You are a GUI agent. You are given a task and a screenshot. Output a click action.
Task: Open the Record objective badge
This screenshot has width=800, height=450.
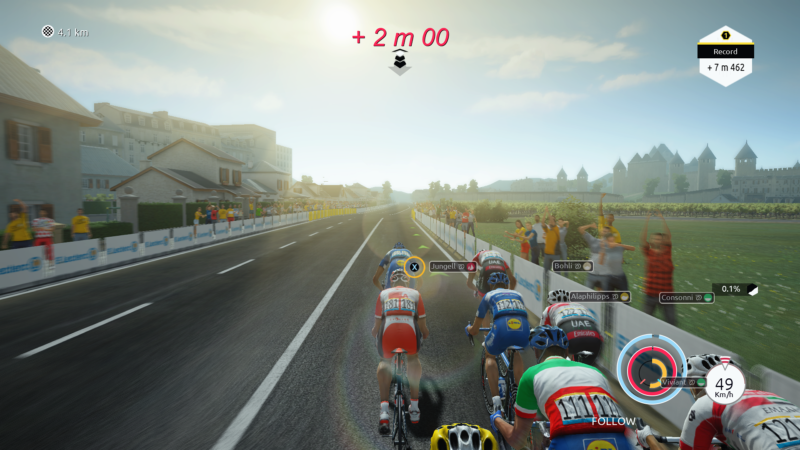(x=725, y=56)
